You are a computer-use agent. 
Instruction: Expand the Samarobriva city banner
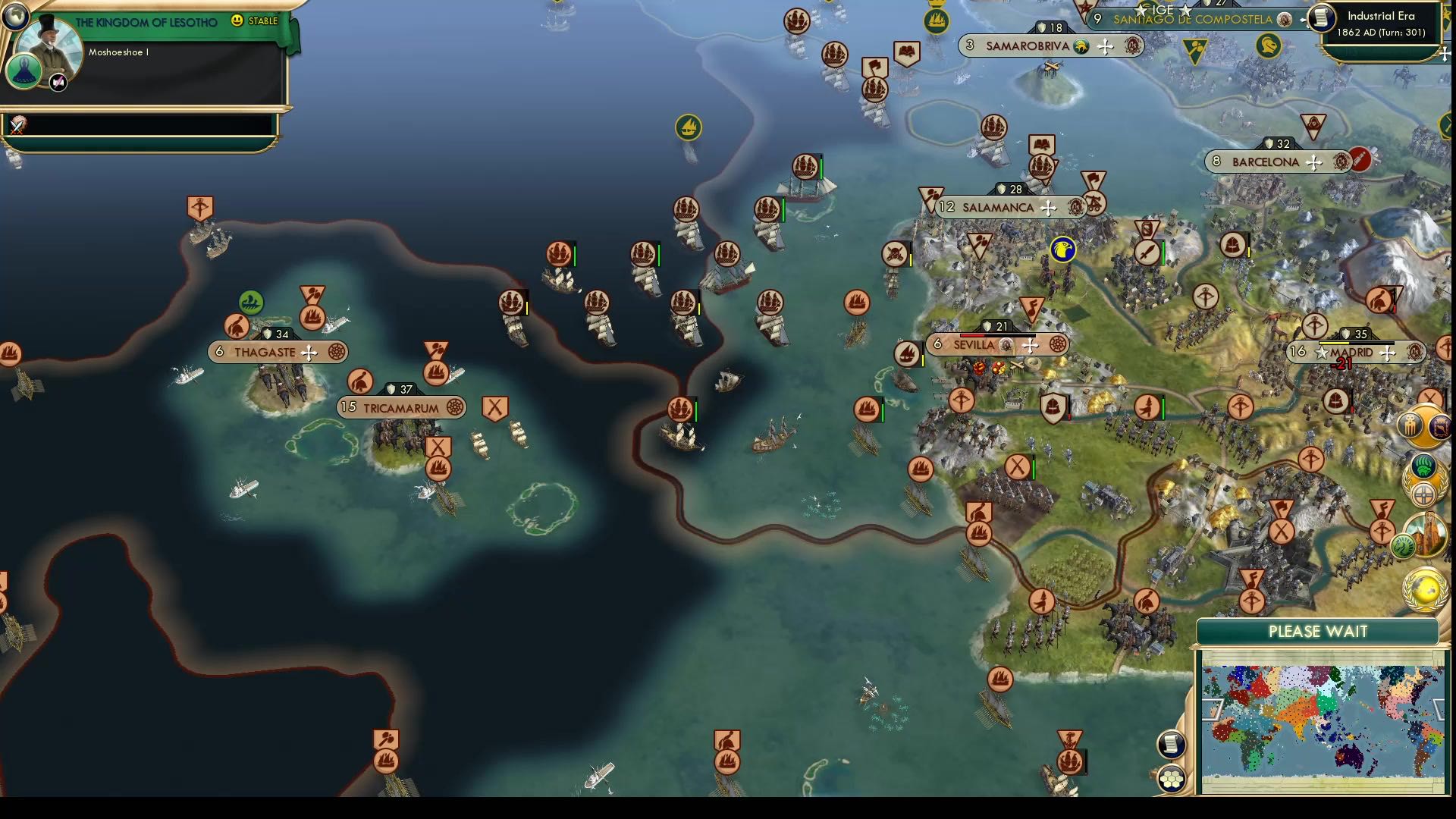1105,46
